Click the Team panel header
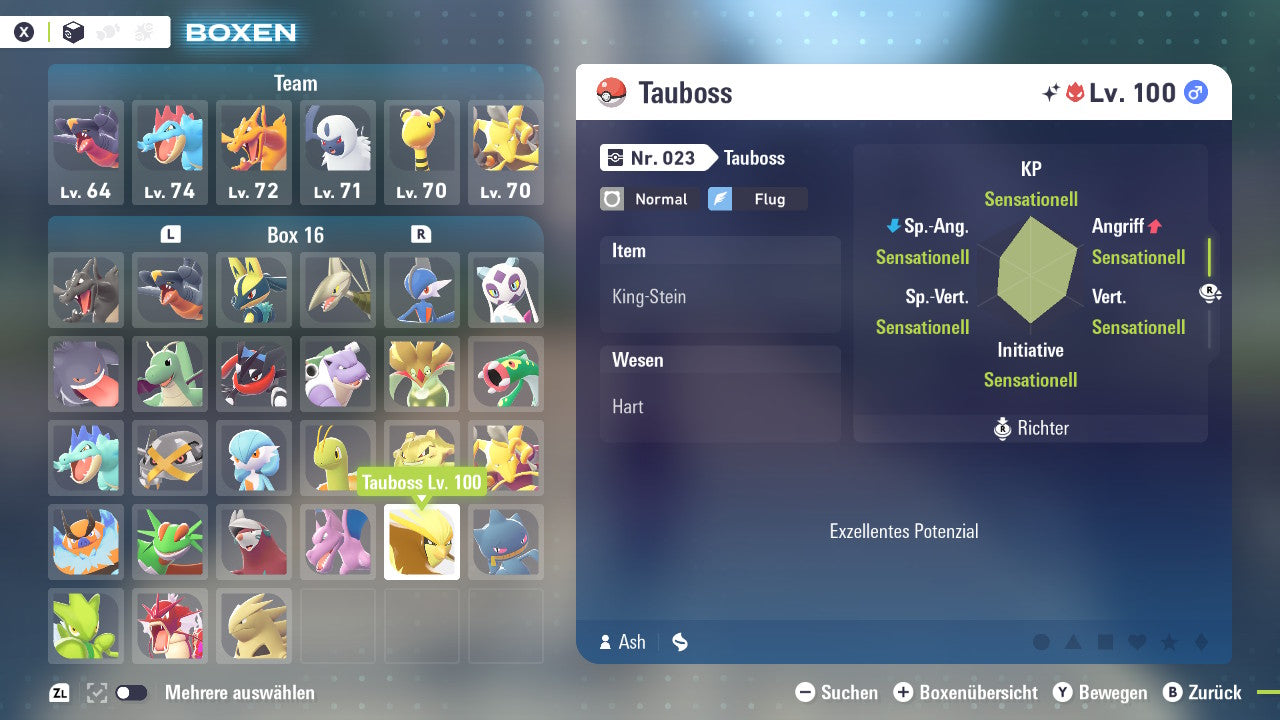The width and height of the screenshot is (1280, 720). point(295,83)
